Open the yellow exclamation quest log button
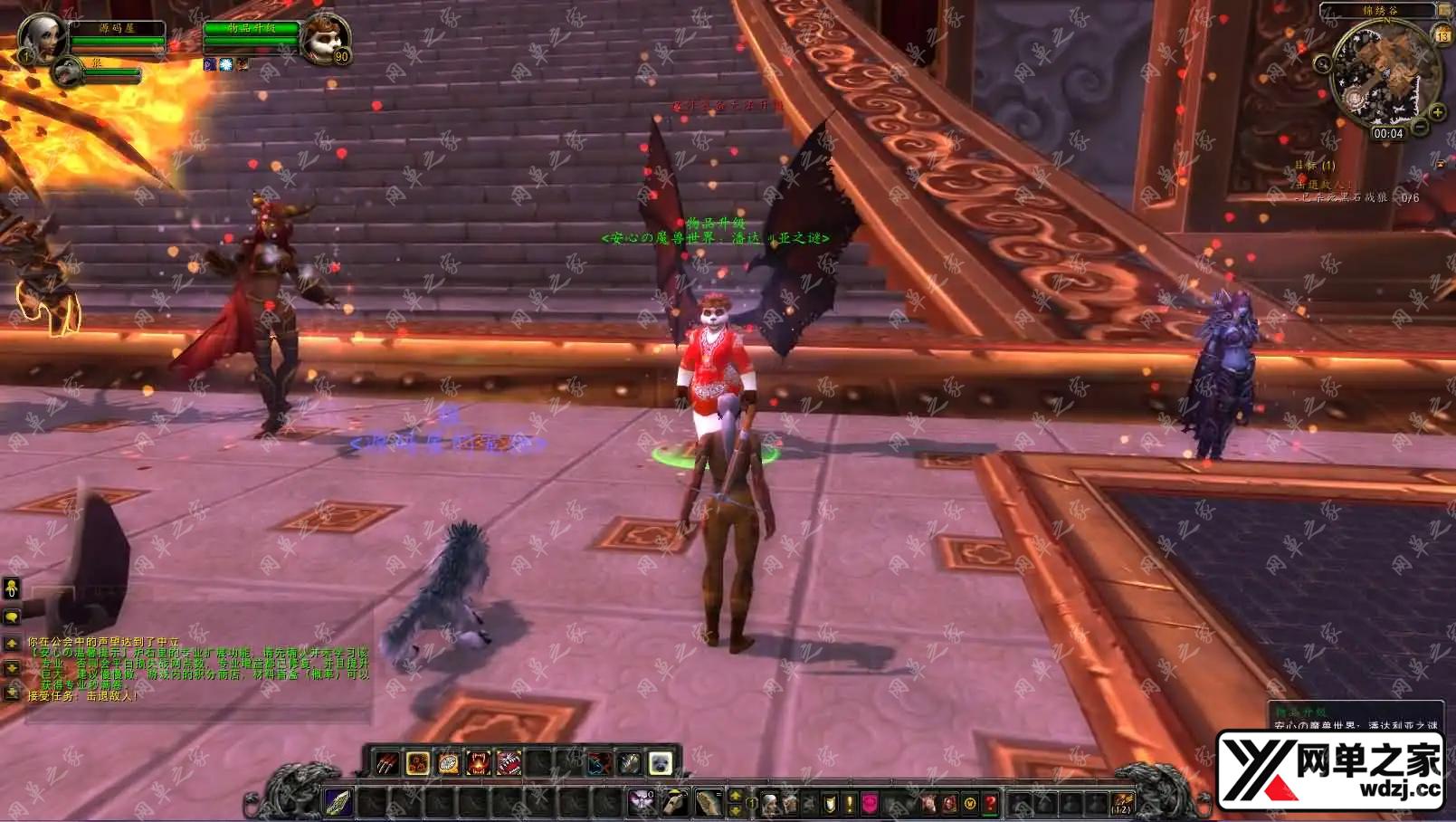The height and width of the screenshot is (822, 1456). pos(850,803)
